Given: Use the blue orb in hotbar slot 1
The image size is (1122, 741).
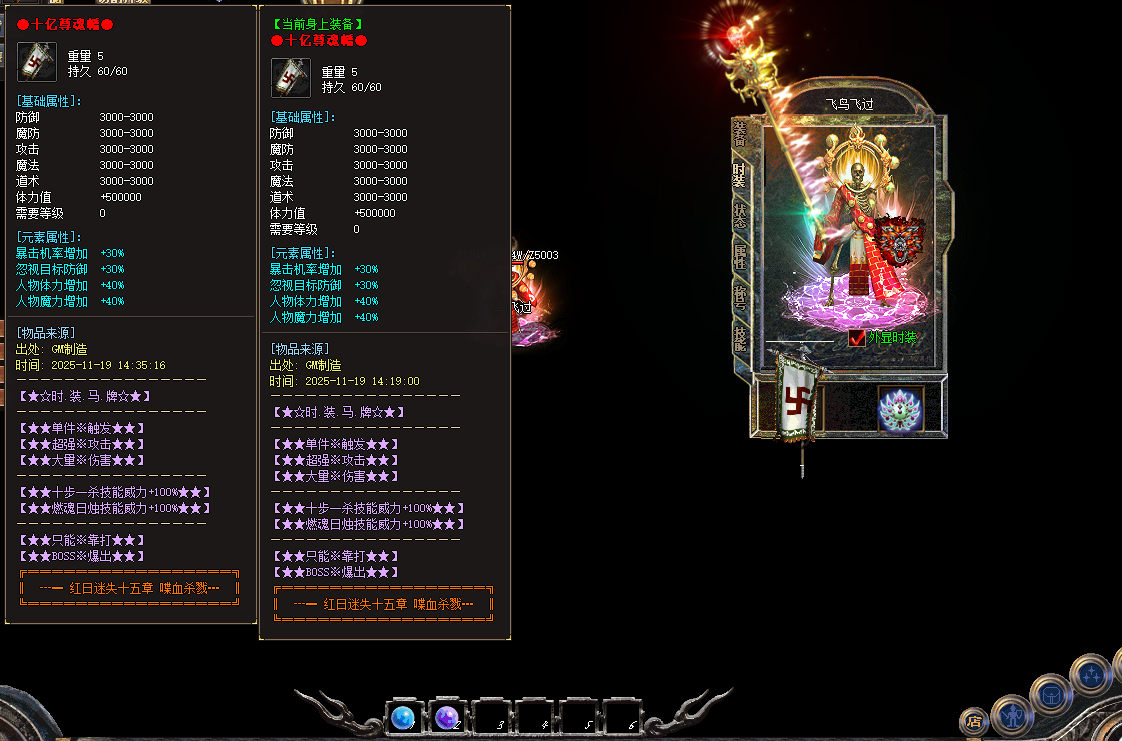Looking at the screenshot, I should 404,718.
